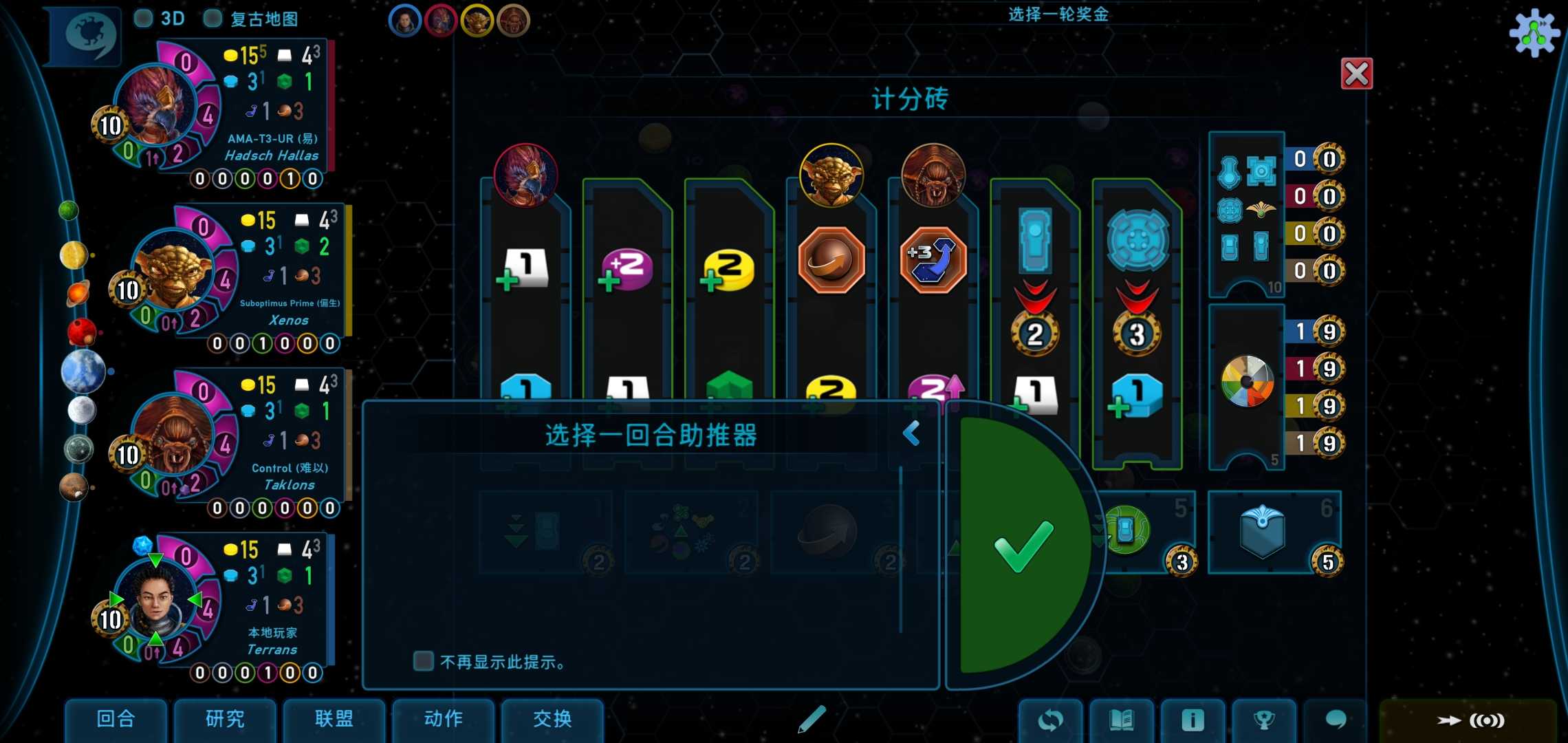The width and height of the screenshot is (1568, 743).
Task: Enable the 3D view toggle
Action: (x=143, y=19)
